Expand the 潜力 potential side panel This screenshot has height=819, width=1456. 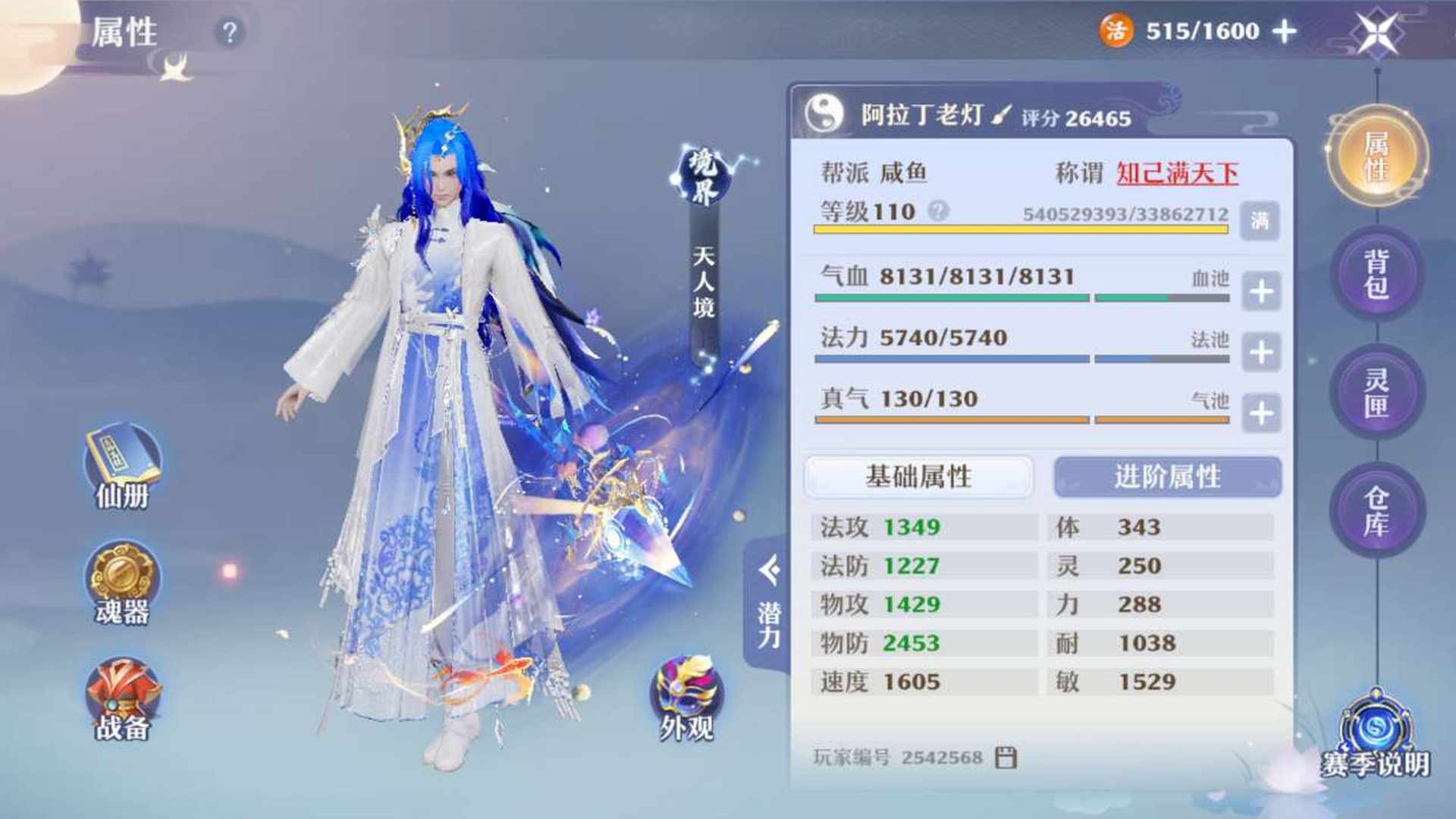pos(769,603)
